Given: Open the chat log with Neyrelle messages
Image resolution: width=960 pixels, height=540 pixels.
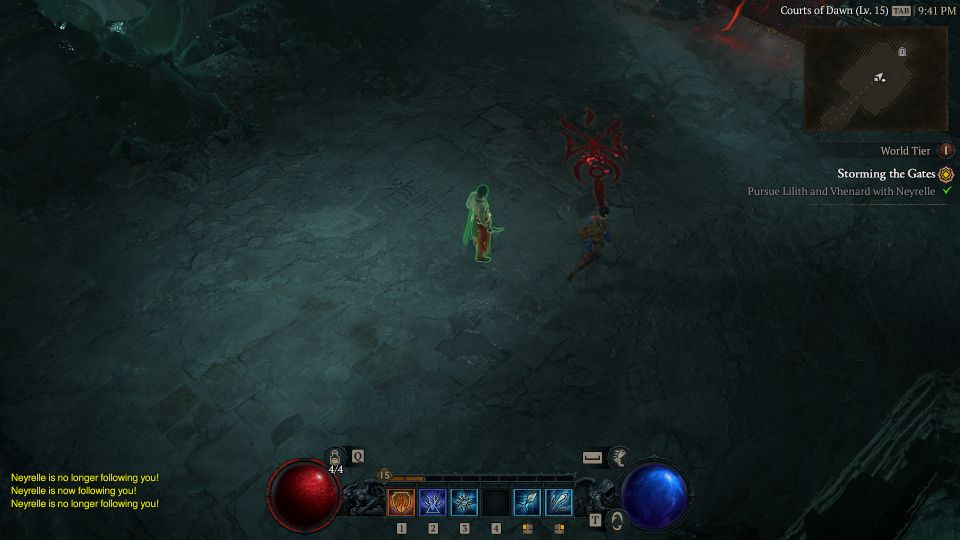Looking at the screenshot, I should tap(85, 491).
